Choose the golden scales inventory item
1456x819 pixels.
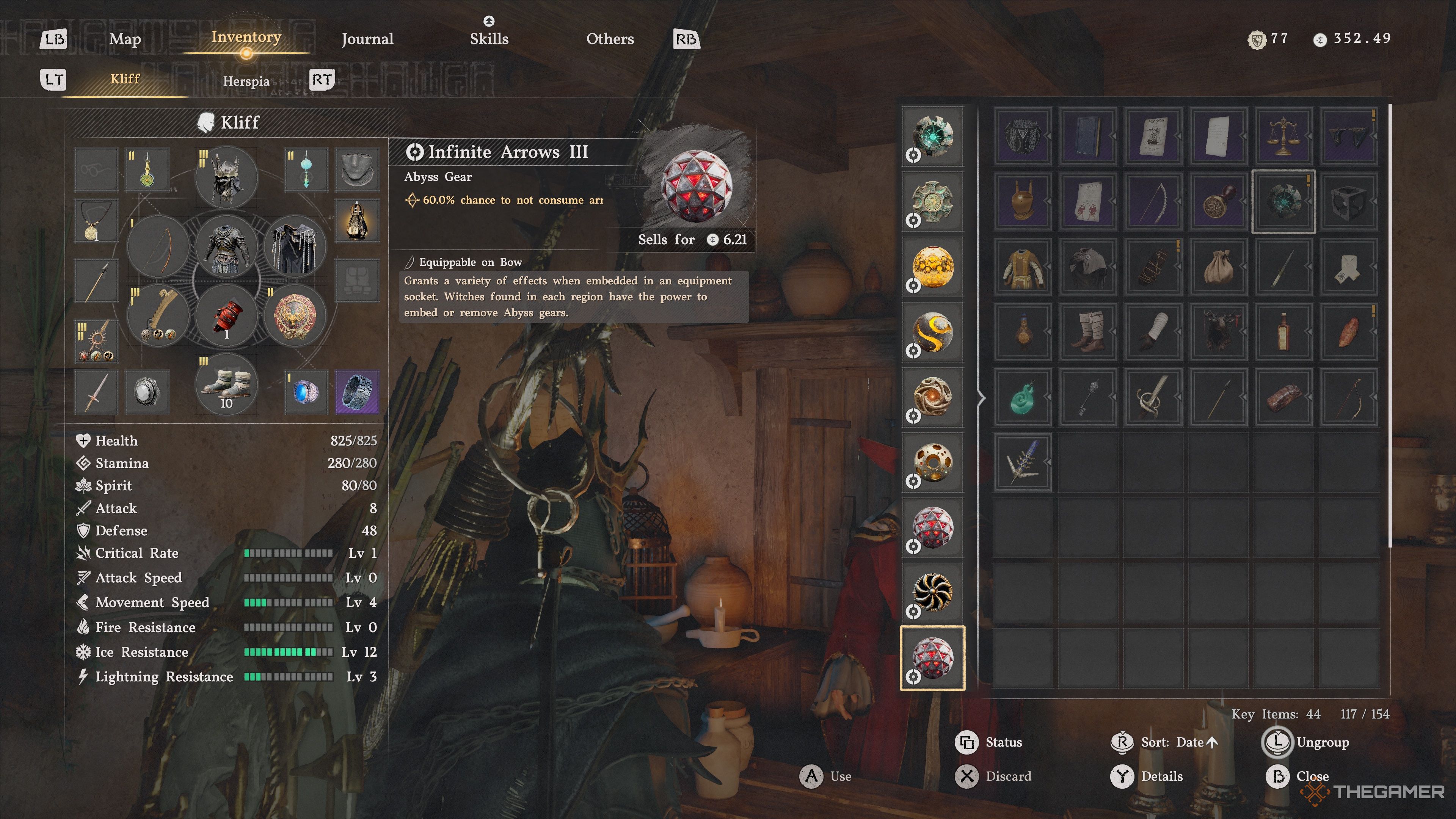tap(1283, 136)
